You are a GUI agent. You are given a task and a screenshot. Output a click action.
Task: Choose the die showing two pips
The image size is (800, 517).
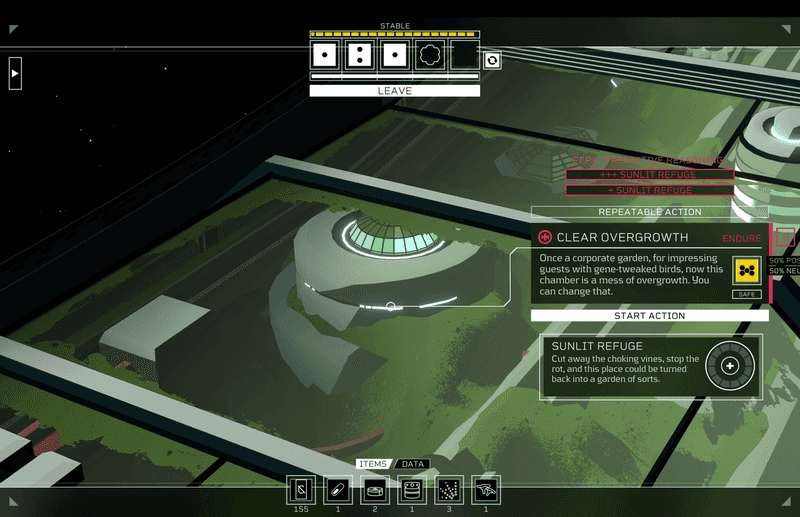[x=359, y=55]
